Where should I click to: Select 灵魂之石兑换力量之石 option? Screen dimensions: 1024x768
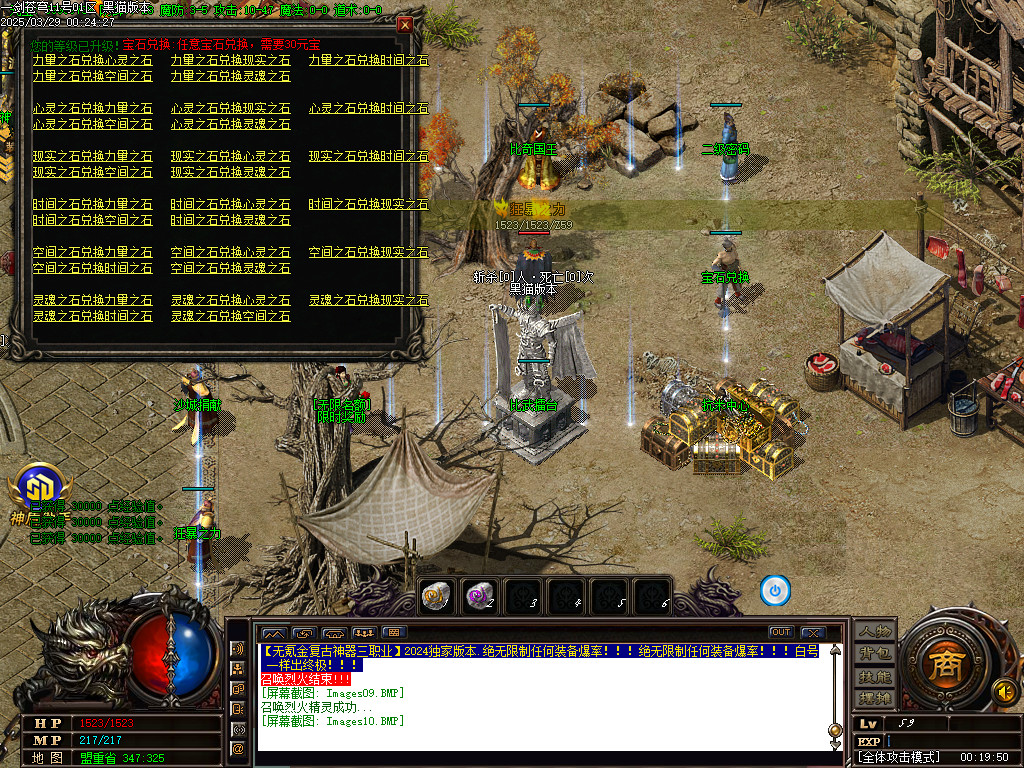[x=92, y=300]
